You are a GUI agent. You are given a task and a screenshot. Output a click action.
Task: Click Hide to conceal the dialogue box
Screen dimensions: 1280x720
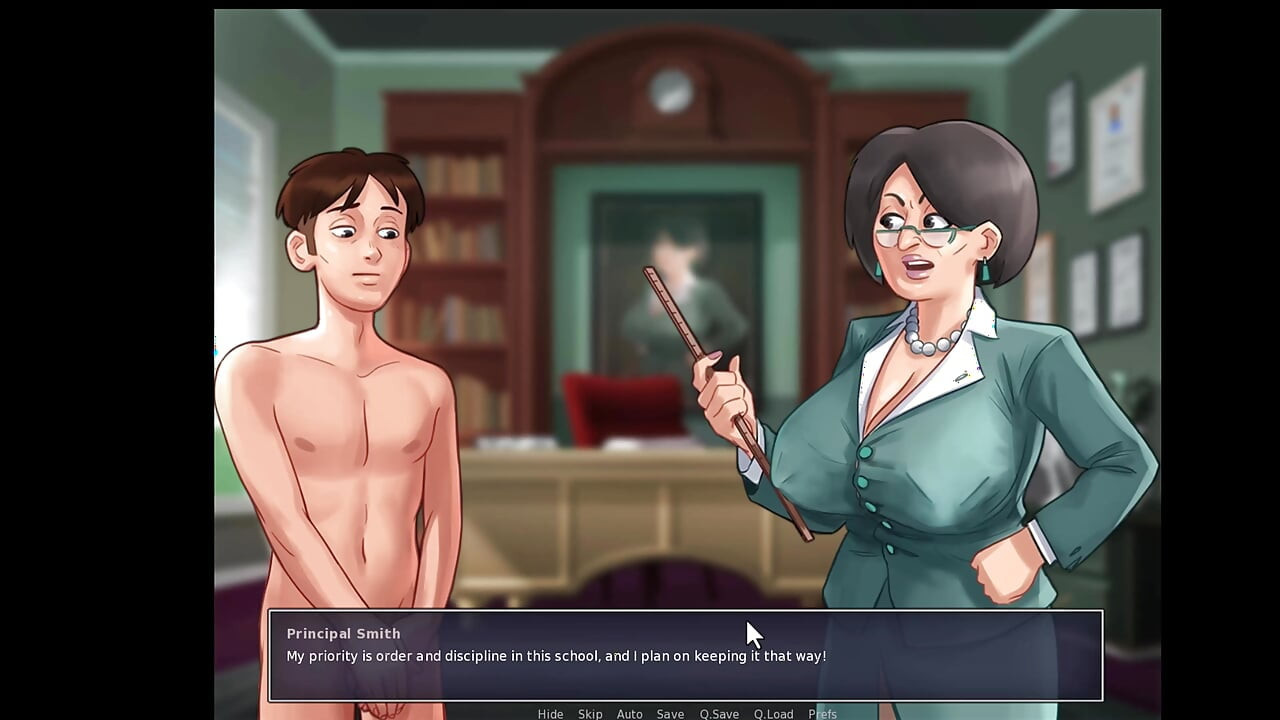point(550,714)
